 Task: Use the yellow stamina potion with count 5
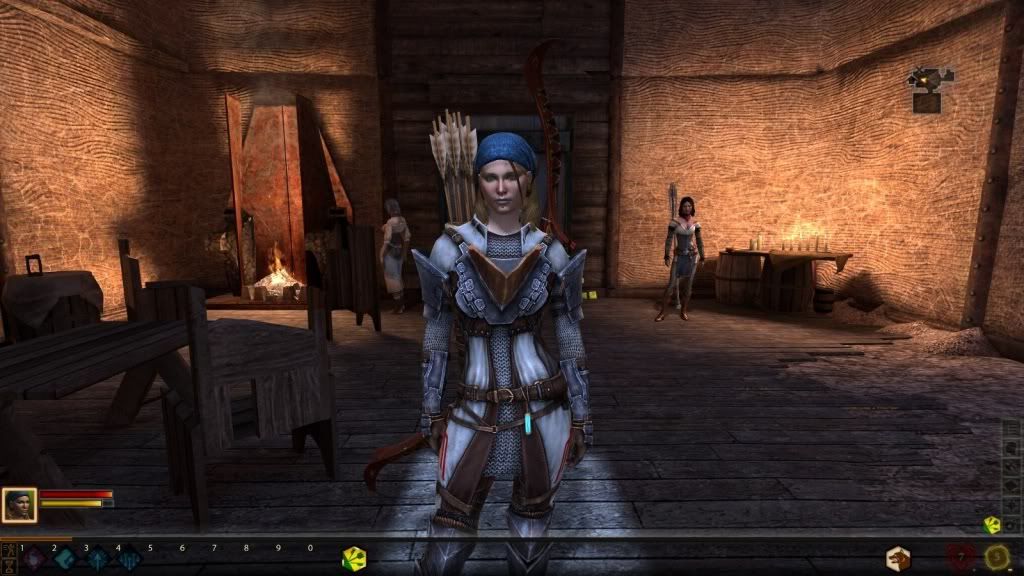point(996,557)
